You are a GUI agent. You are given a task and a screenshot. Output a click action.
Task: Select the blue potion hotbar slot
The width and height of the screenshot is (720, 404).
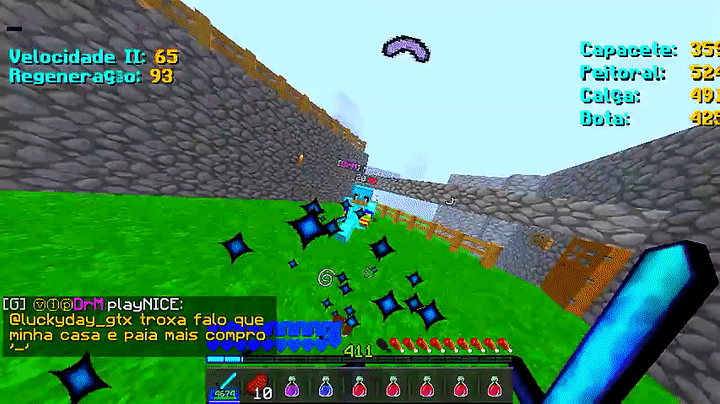[326, 386]
